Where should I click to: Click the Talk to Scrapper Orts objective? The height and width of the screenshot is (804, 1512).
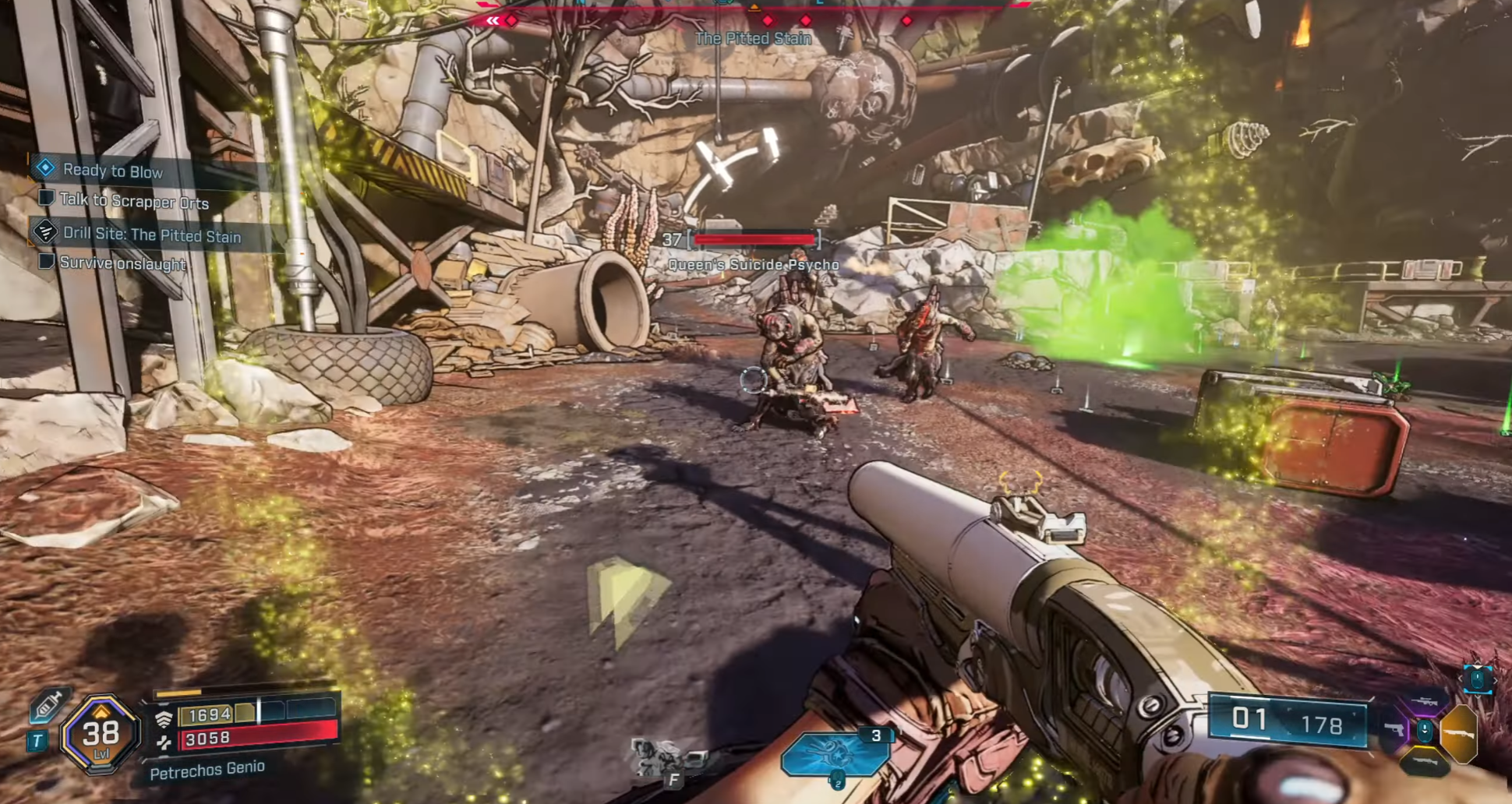click(133, 202)
